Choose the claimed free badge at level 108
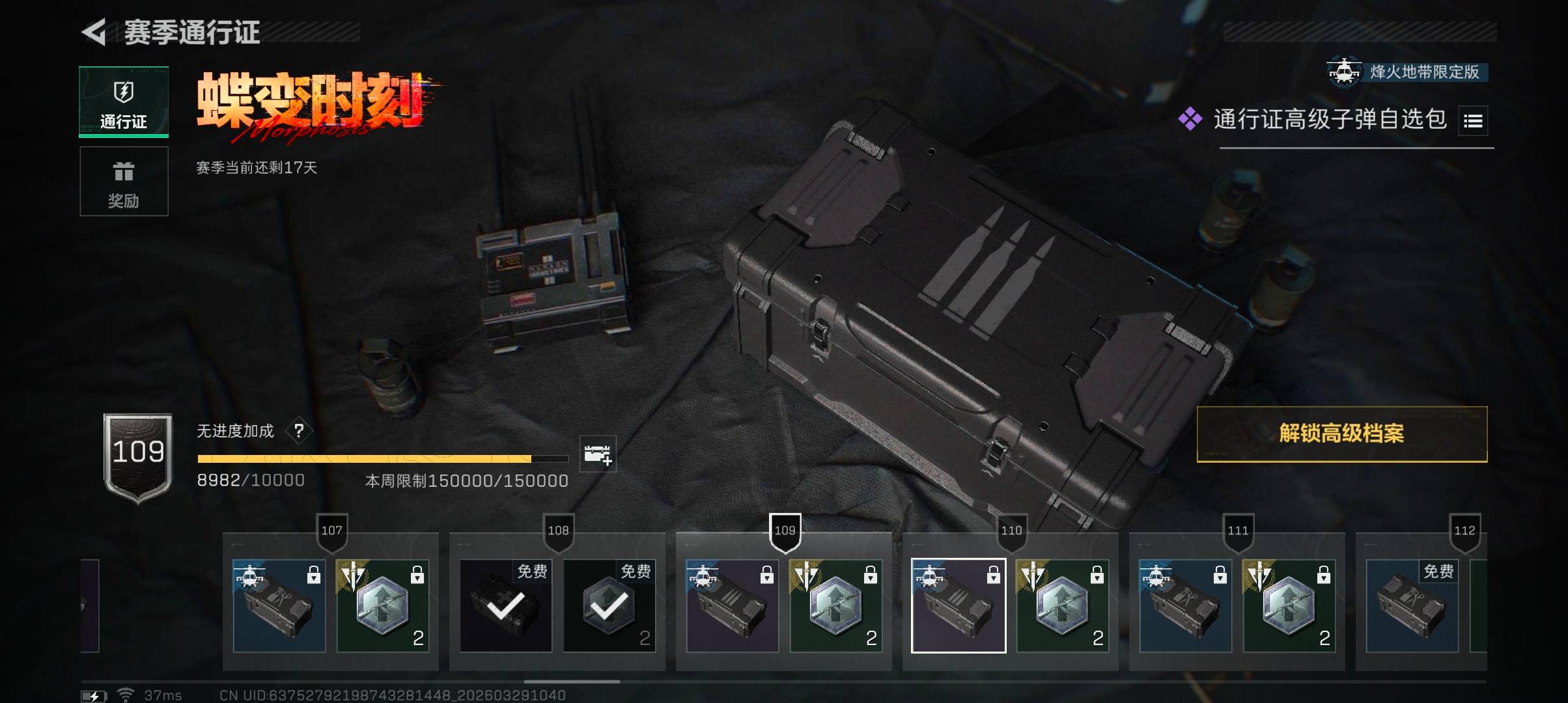 (609, 606)
